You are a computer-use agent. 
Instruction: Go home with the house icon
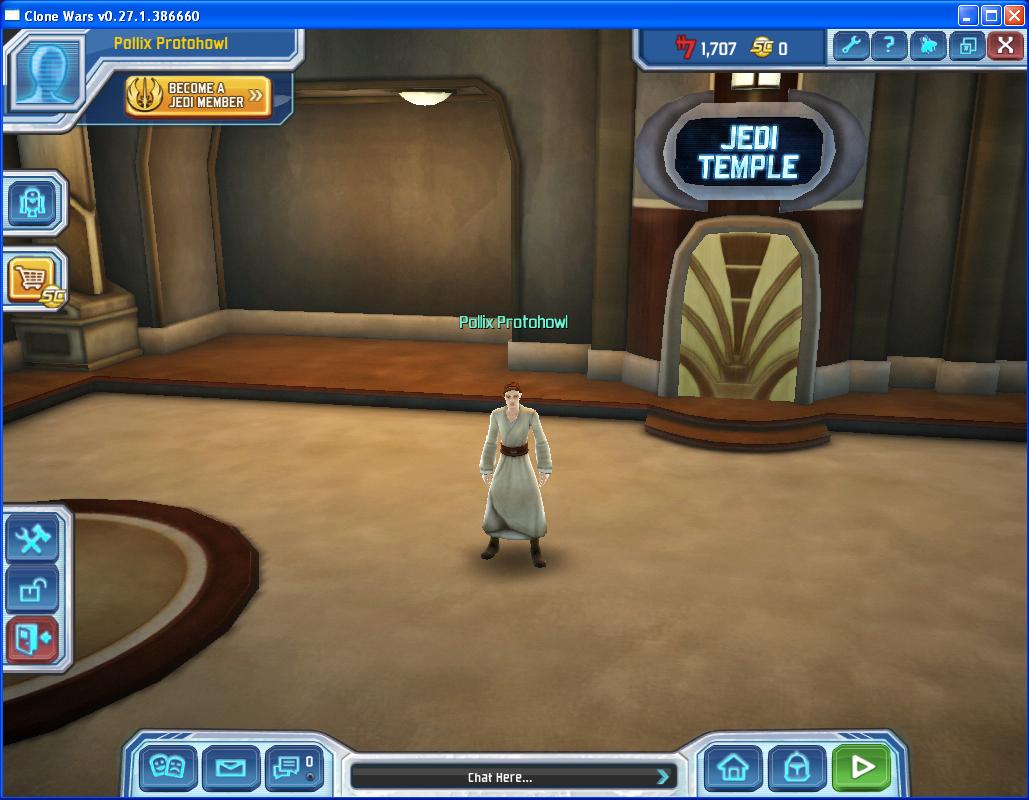point(734,768)
